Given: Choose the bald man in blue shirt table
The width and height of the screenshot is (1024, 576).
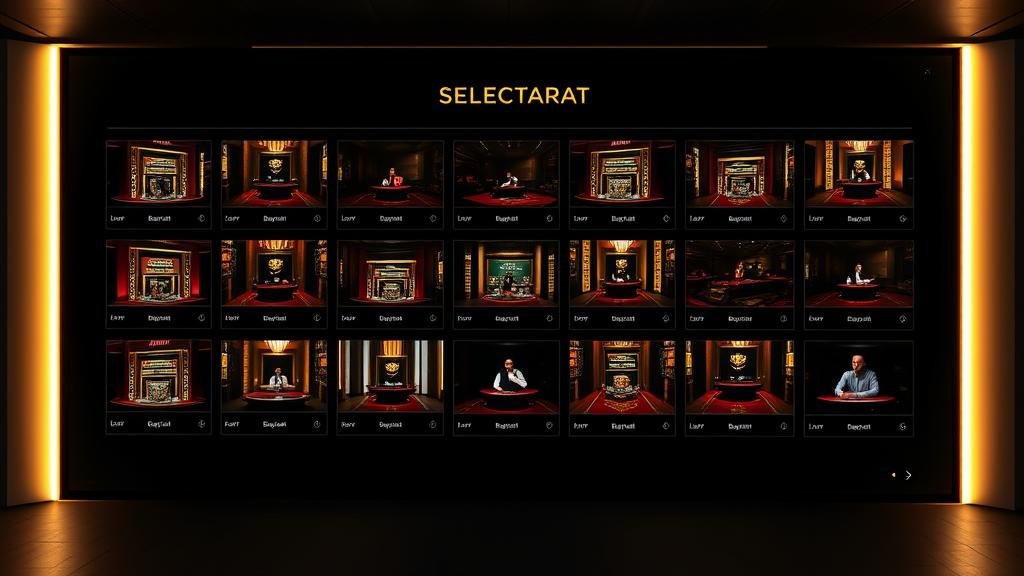Looking at the screenshot, I should pos(858,376).
